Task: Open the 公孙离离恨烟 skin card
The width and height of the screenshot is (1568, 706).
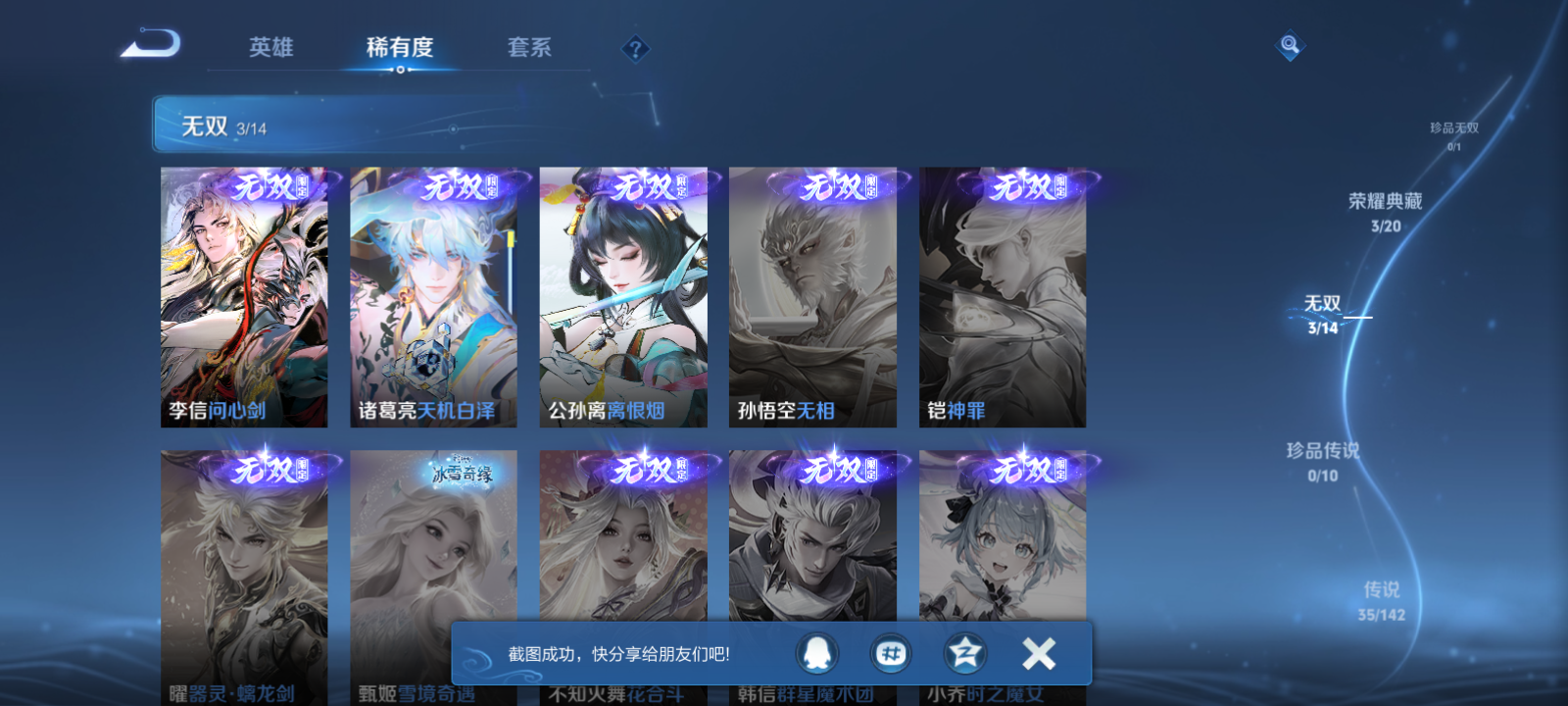Action: (623, 296)
